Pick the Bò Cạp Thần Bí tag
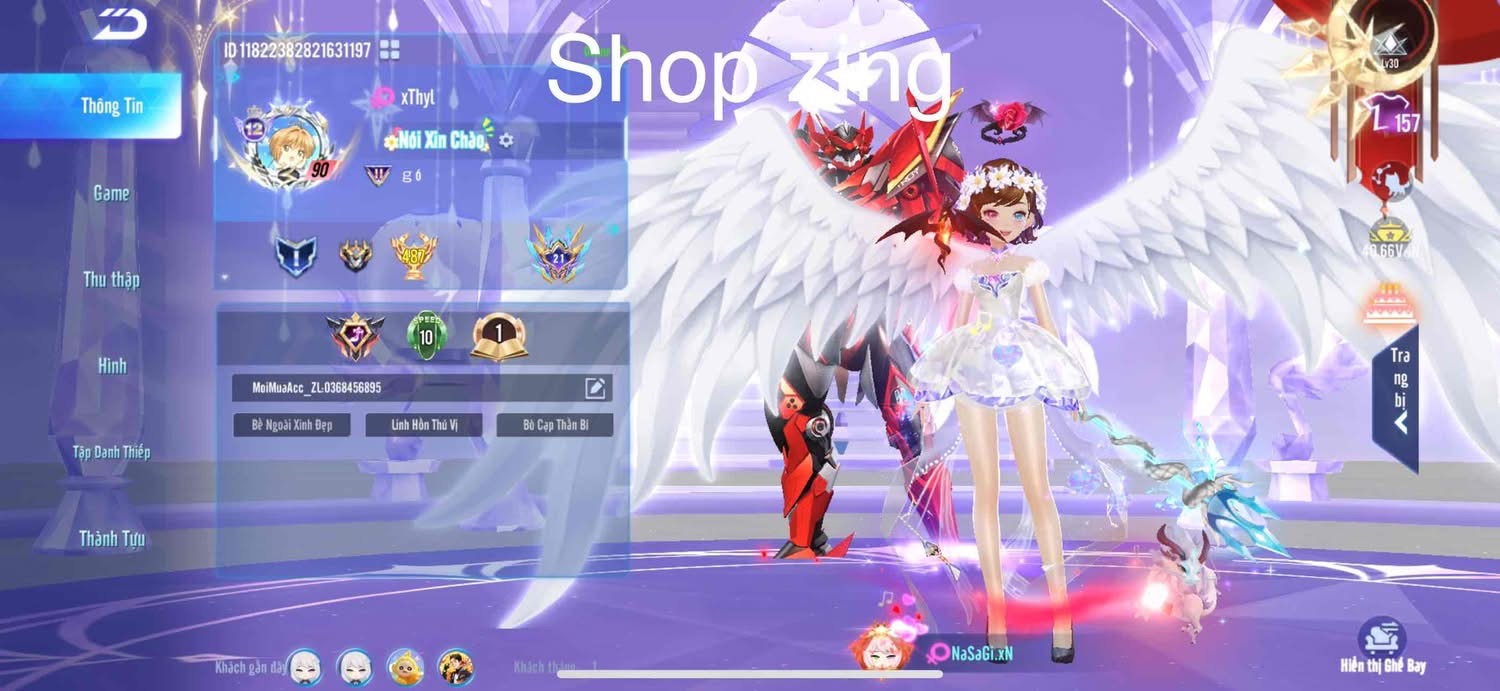Screen dimensions: 1500x691 click(555, 425)
